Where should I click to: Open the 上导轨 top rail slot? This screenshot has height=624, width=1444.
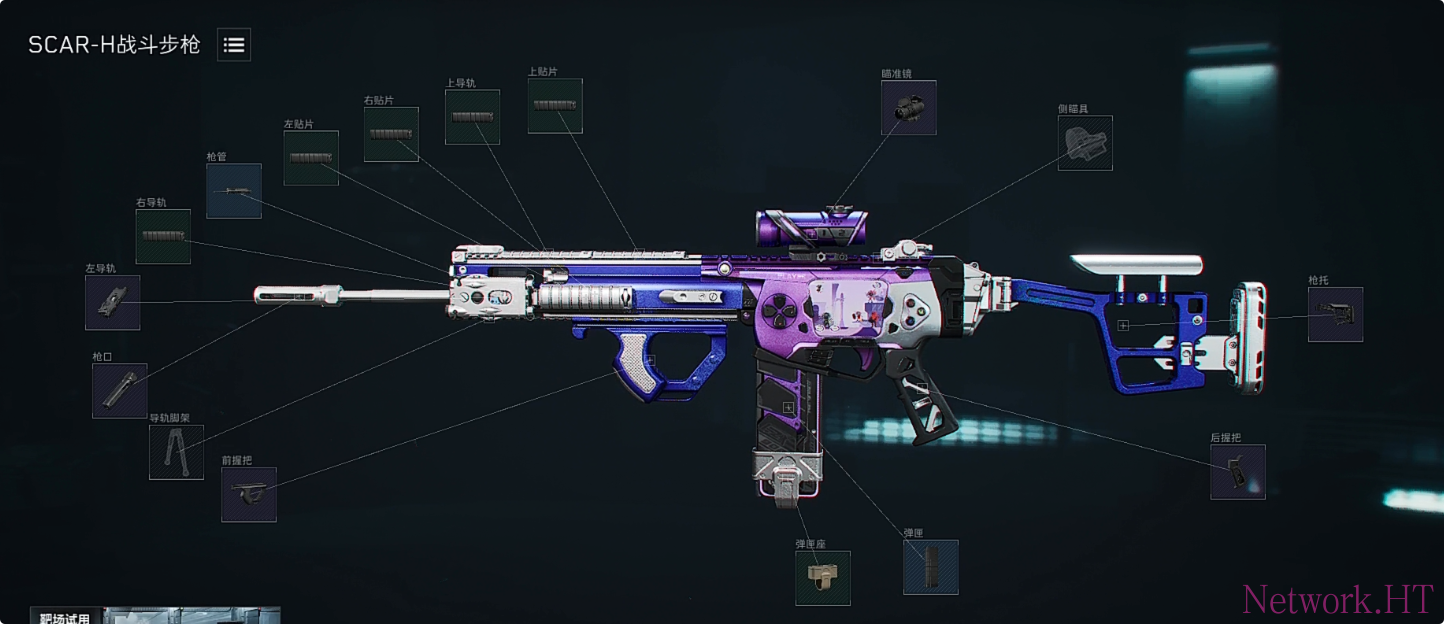coord(472,117)
